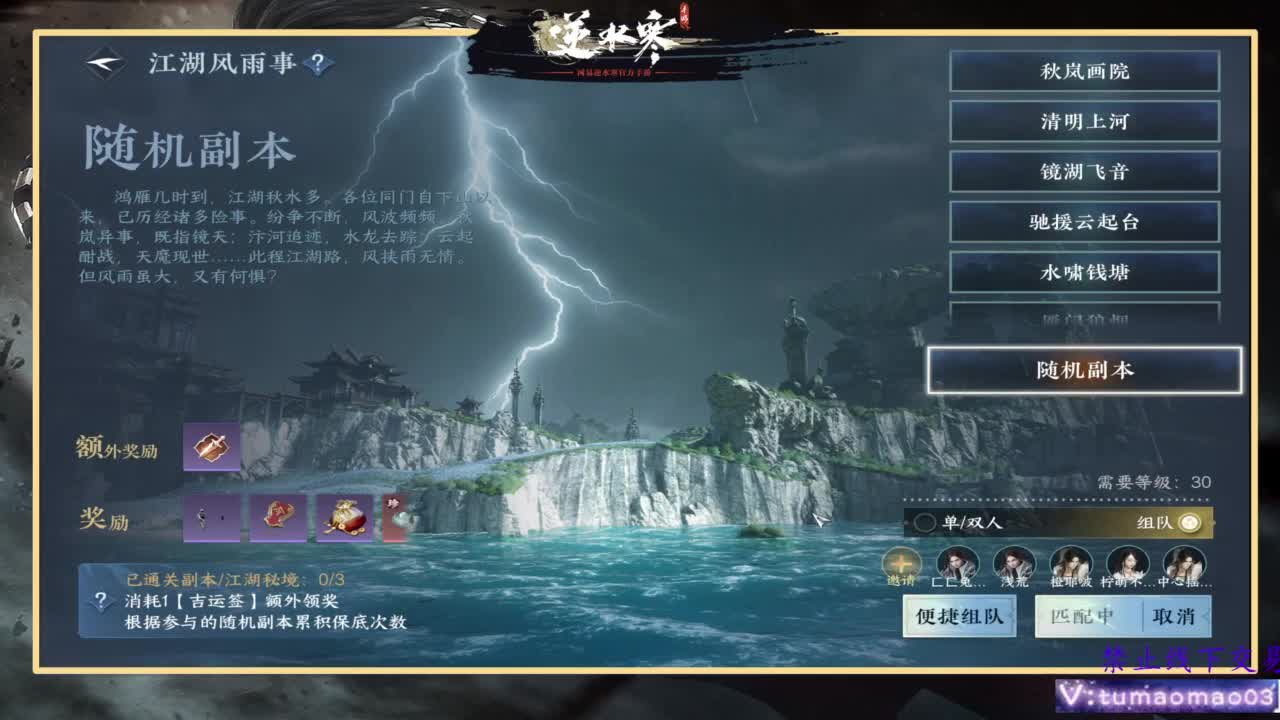Open the 秋岚画院 dungeon option
This screenshot has height=720, width=1280.
click(1085, 71)
